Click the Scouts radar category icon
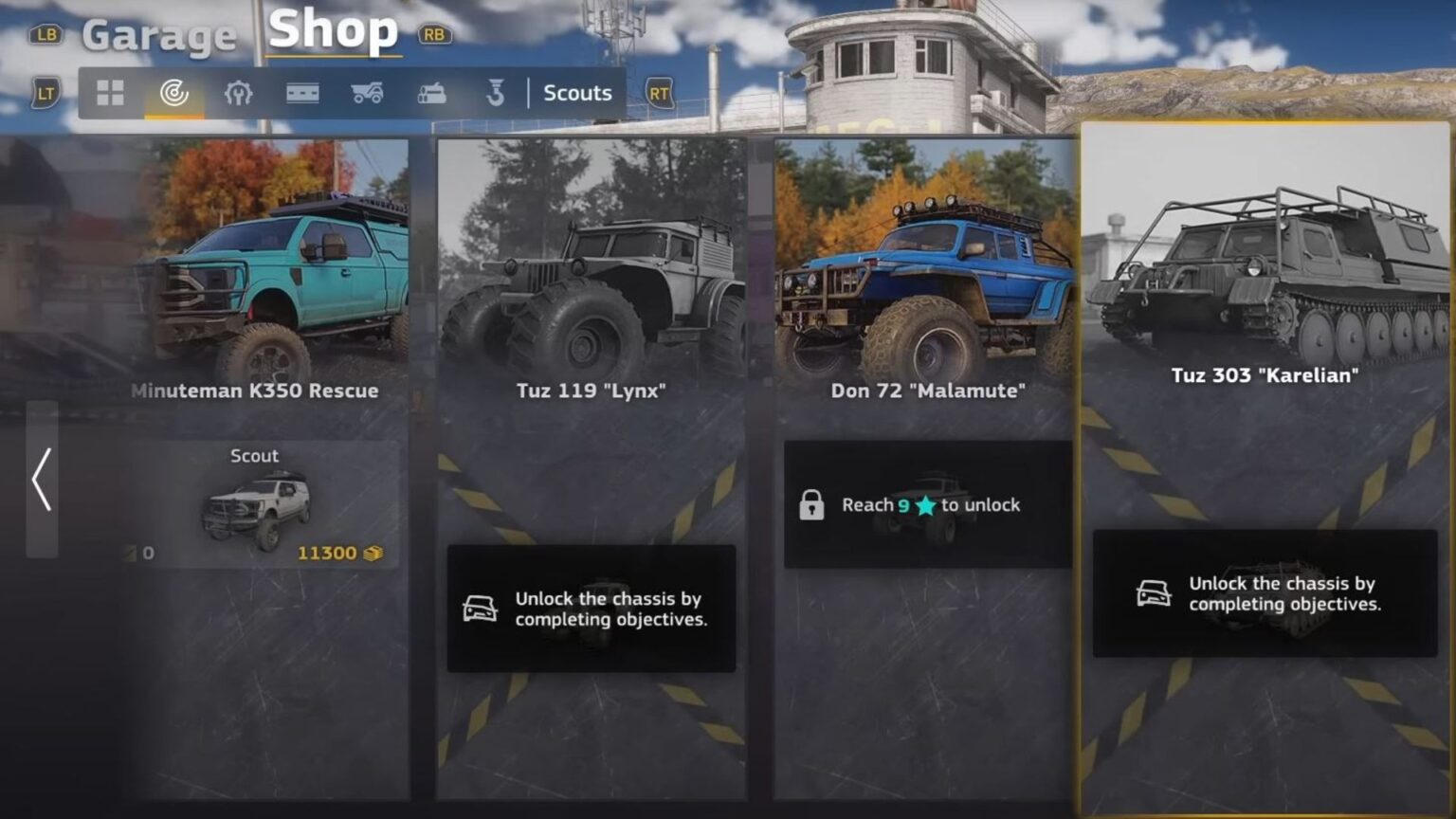 (x=175, y=92)
